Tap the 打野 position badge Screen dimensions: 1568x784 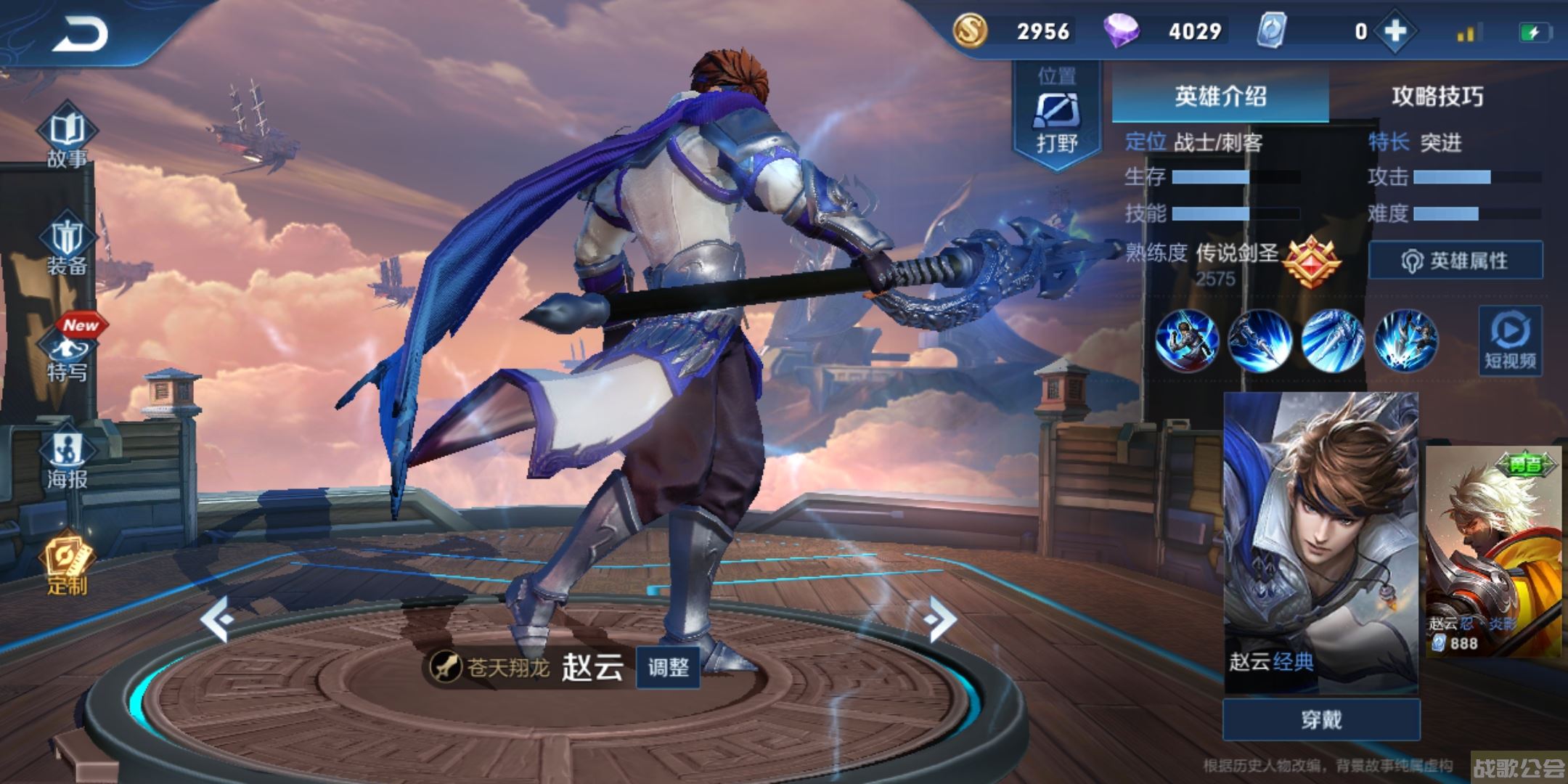(1056, 116)
